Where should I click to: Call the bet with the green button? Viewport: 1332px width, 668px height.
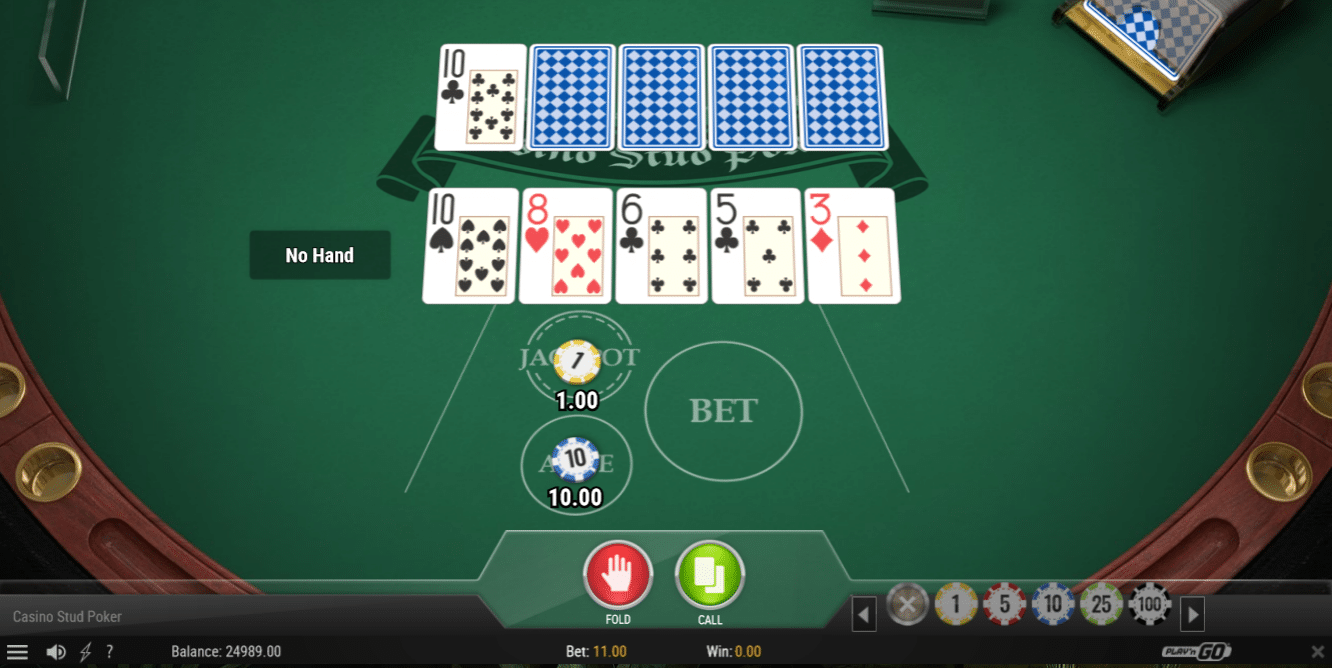click(710, 575)
